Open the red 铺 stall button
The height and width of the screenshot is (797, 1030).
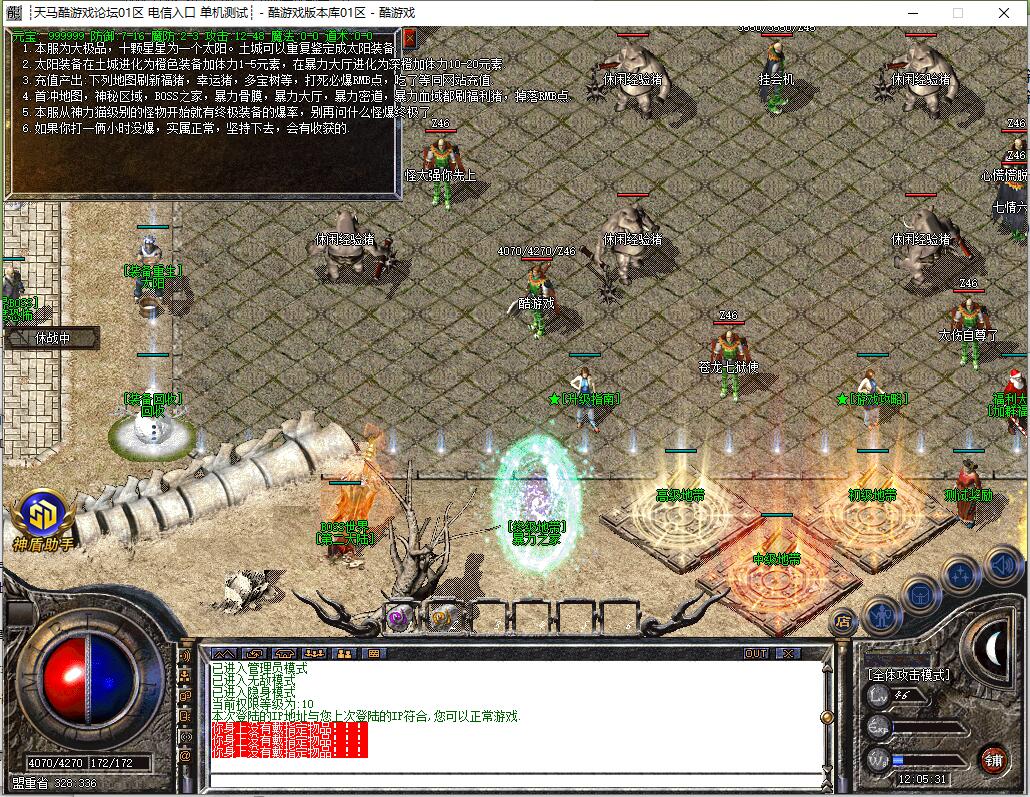[993, 759]
